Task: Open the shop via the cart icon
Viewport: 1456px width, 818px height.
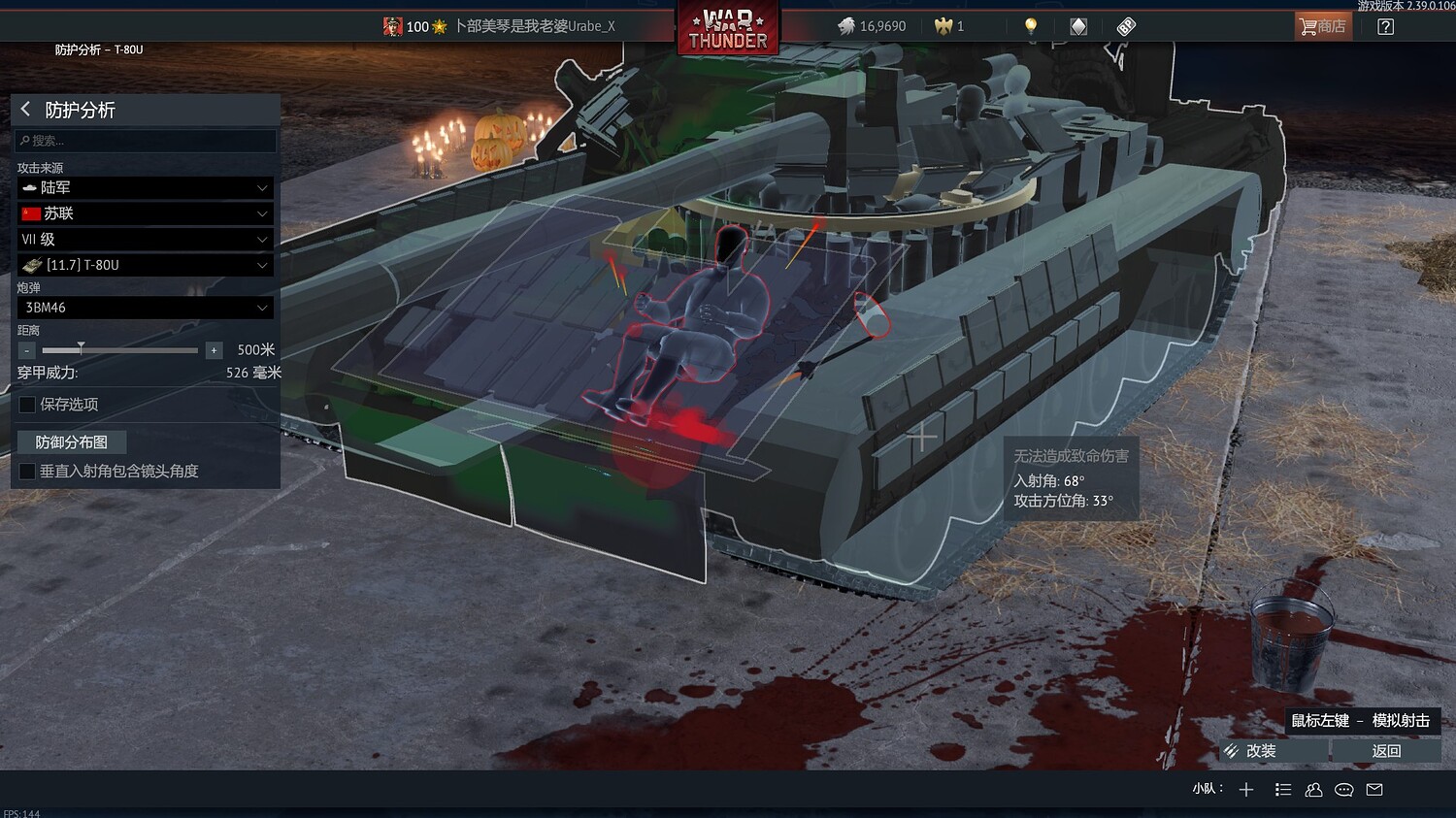Action: pos(1322,26)
